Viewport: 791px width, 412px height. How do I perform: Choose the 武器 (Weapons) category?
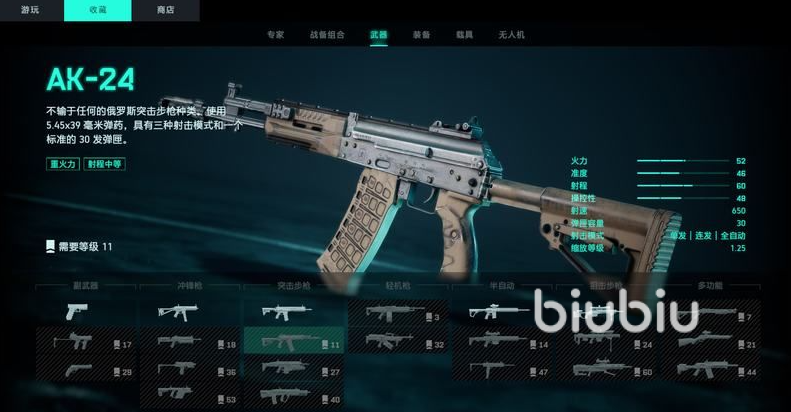pyautogui.click(x=378, y=34)
